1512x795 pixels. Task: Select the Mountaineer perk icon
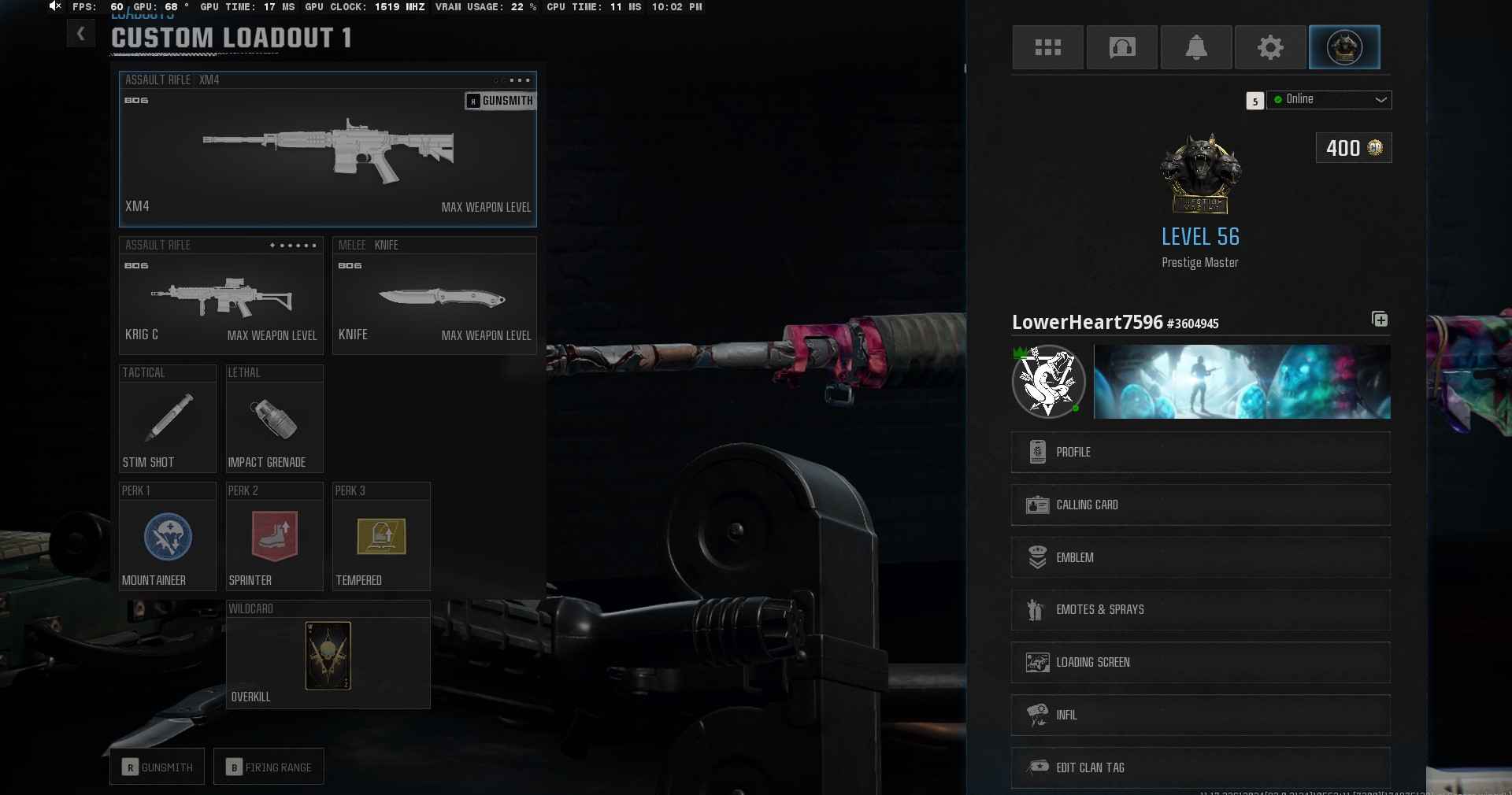pos(166,538)
